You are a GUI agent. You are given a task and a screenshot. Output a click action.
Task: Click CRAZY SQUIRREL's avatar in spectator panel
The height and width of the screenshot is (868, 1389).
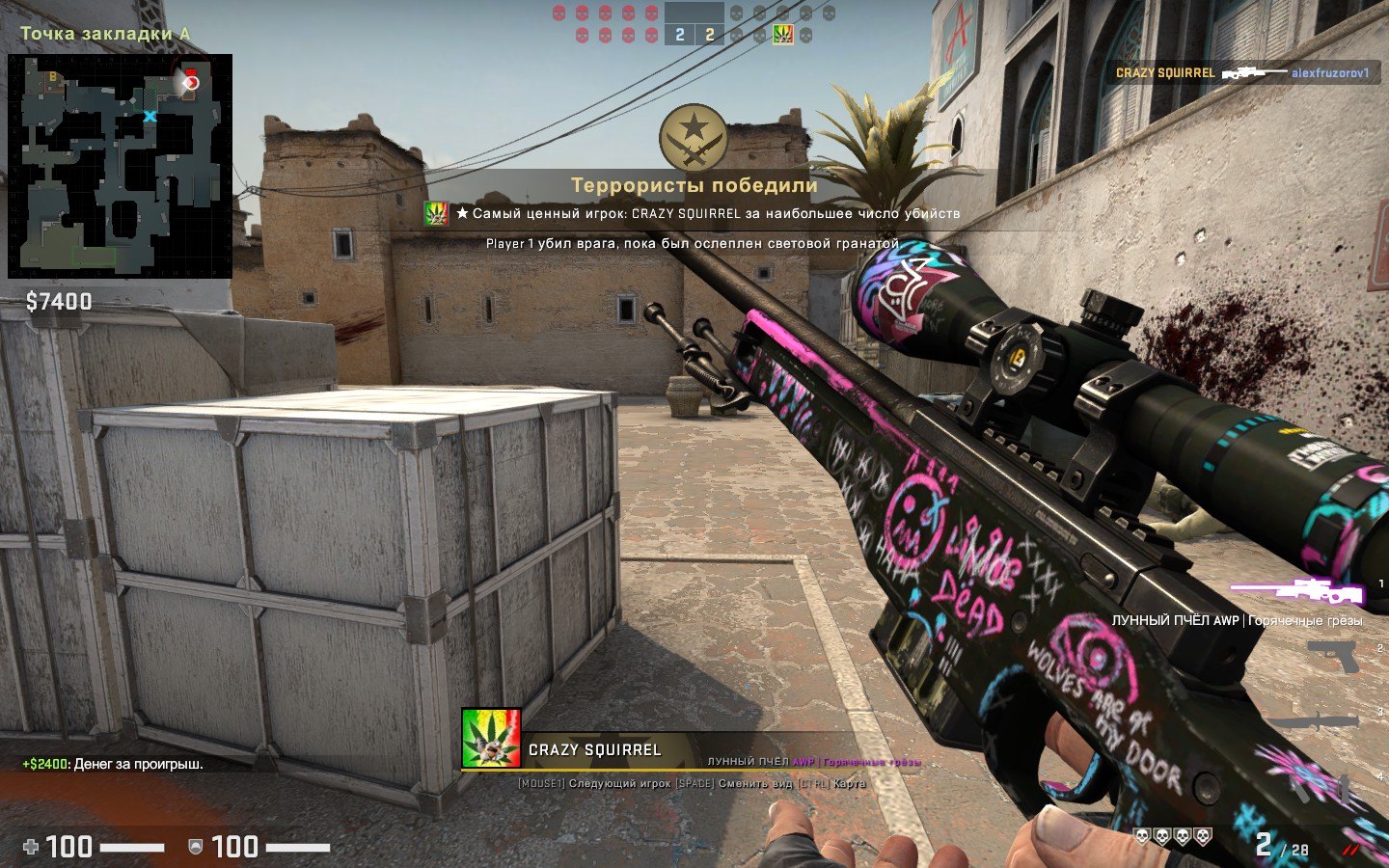coord(491,738)
